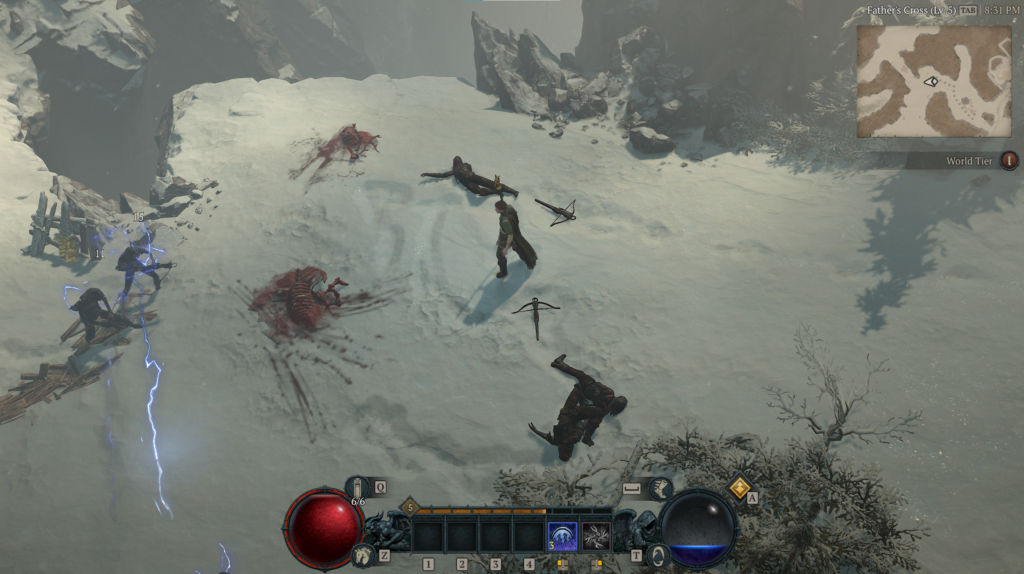Click the World Tier badge icon
The width and height of the screenshot is (1024, 574).
(x=1009, y=160)
